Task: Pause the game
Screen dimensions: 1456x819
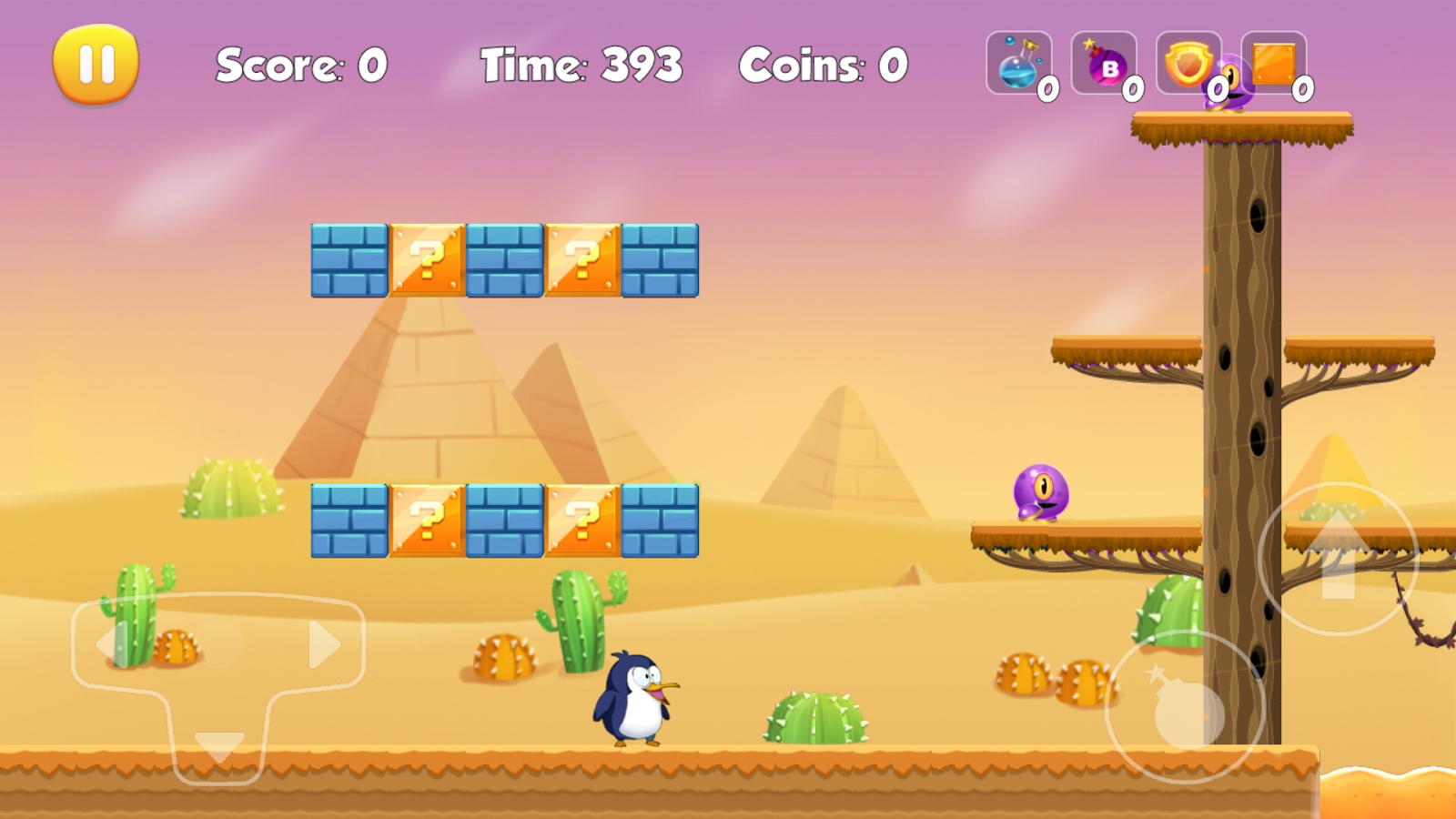Action: click(96, 62)
